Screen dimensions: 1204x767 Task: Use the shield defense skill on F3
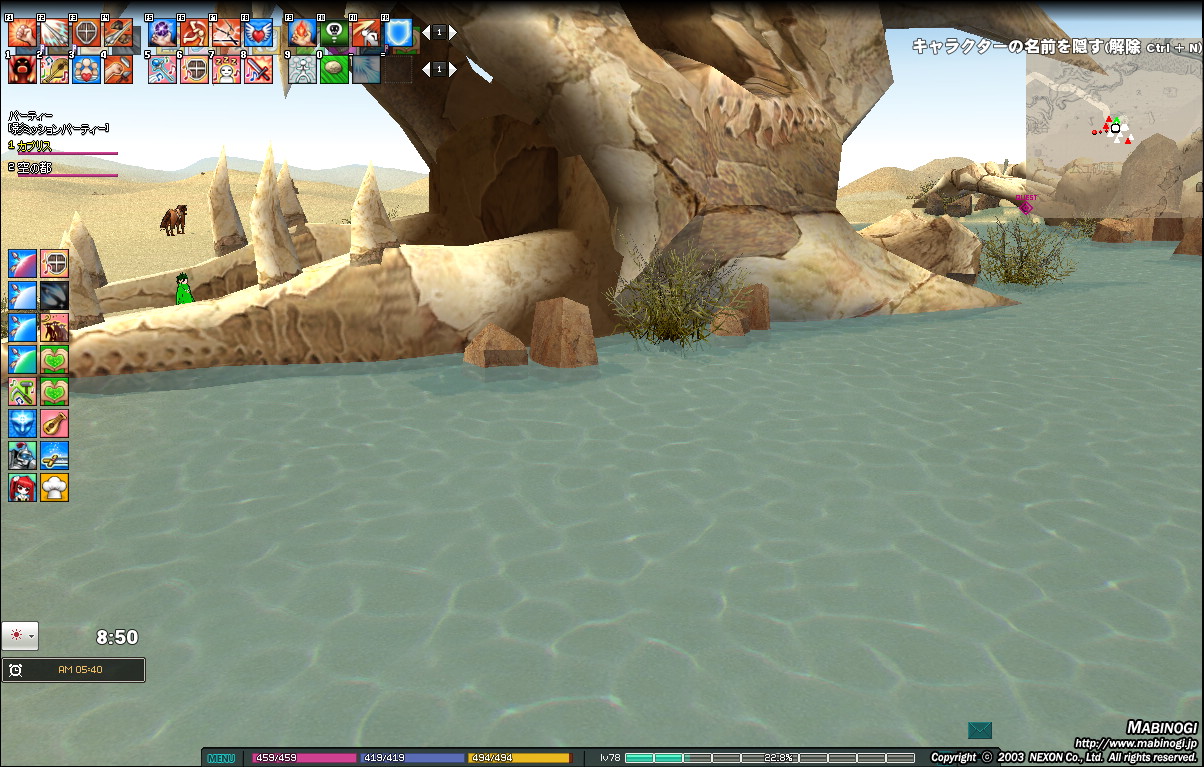(86, 33)
